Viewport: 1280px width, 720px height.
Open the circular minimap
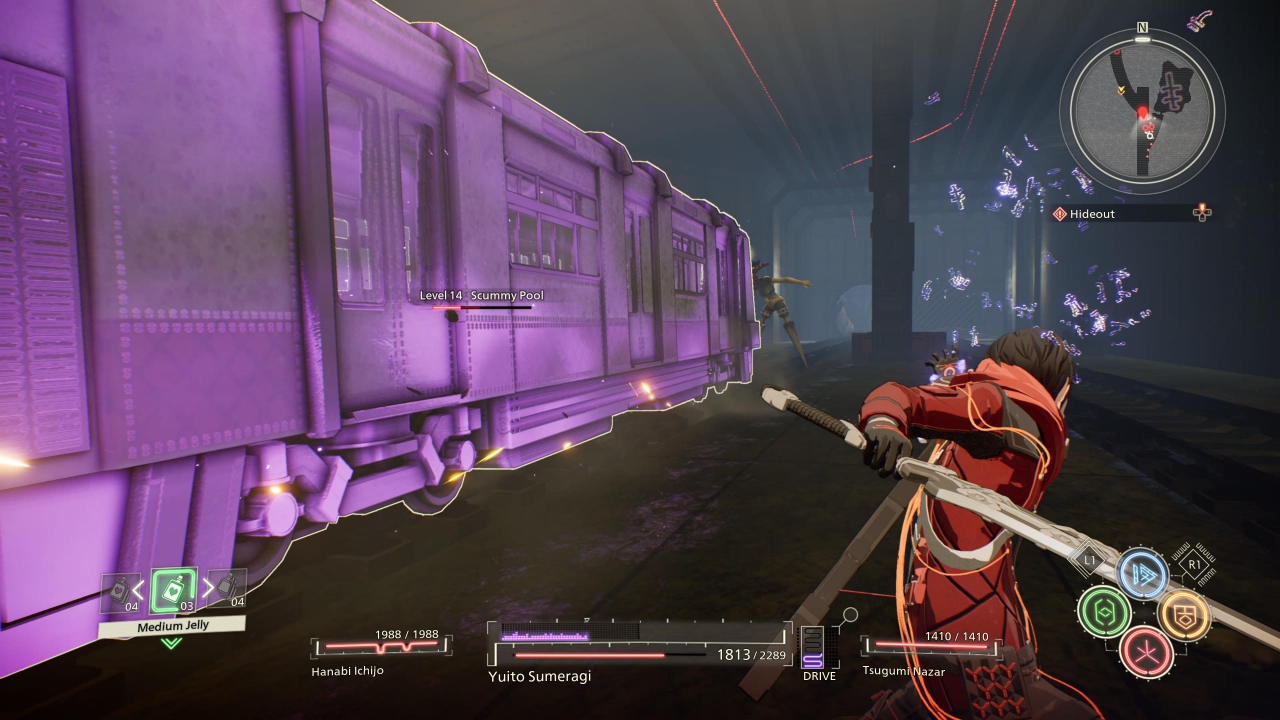(x=1142, y=109)
